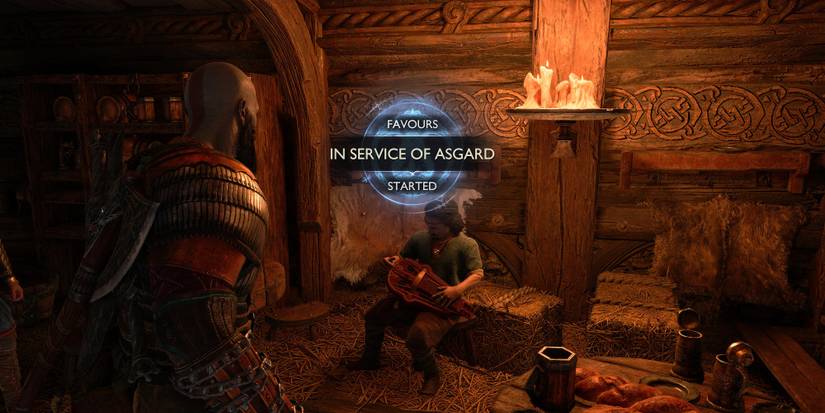Select the In Service of Asgard favour notification
The width and height of the screenshot is (825, 413).
[x=413, y=155]
